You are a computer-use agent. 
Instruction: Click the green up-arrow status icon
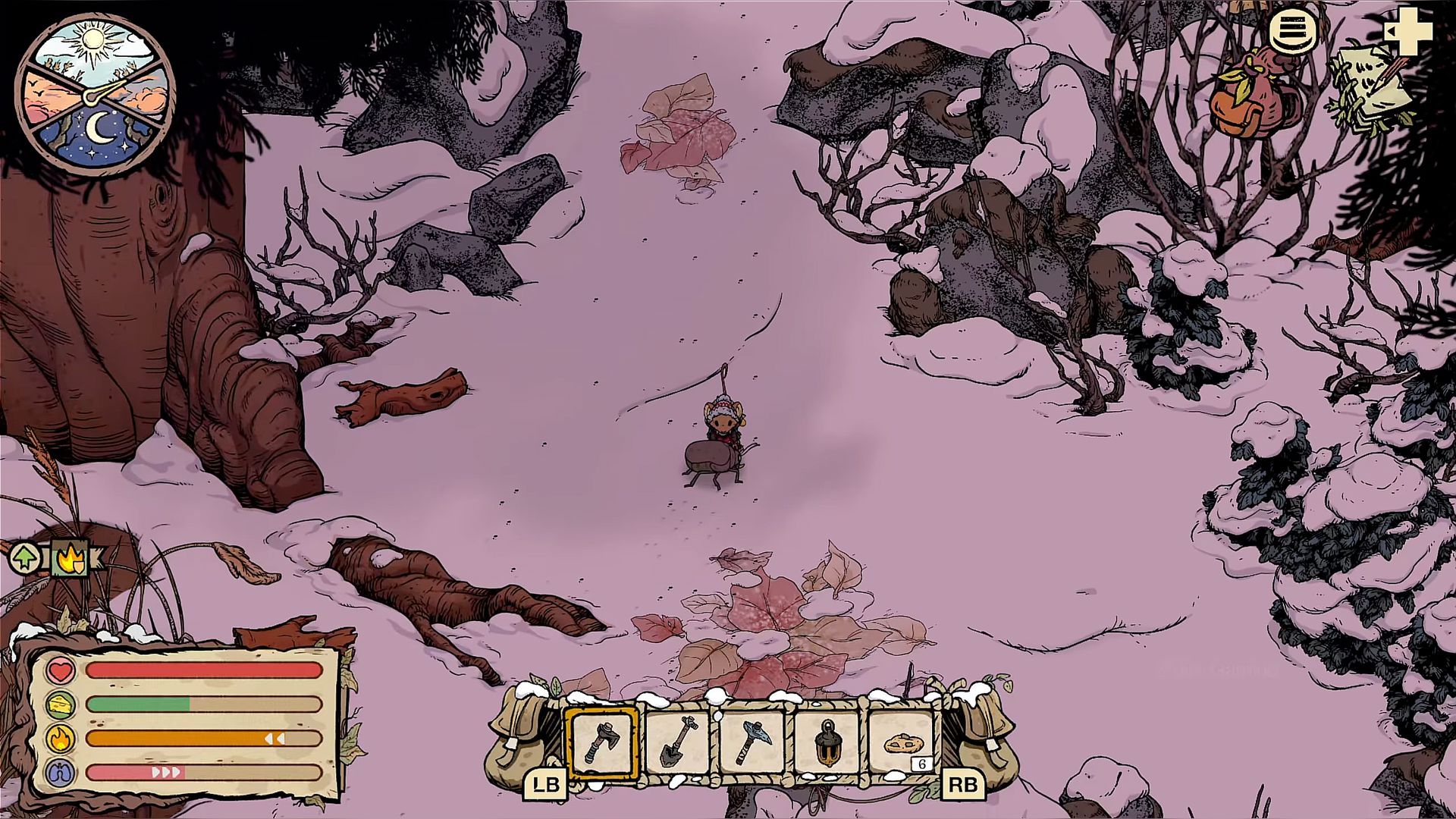[x=25, y=560]
